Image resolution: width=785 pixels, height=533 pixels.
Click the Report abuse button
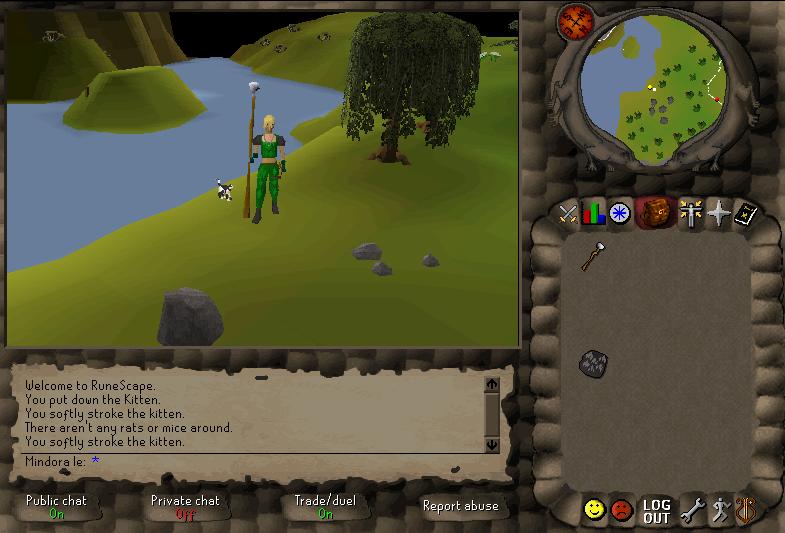pyautogui.click(x=460, y=506)
